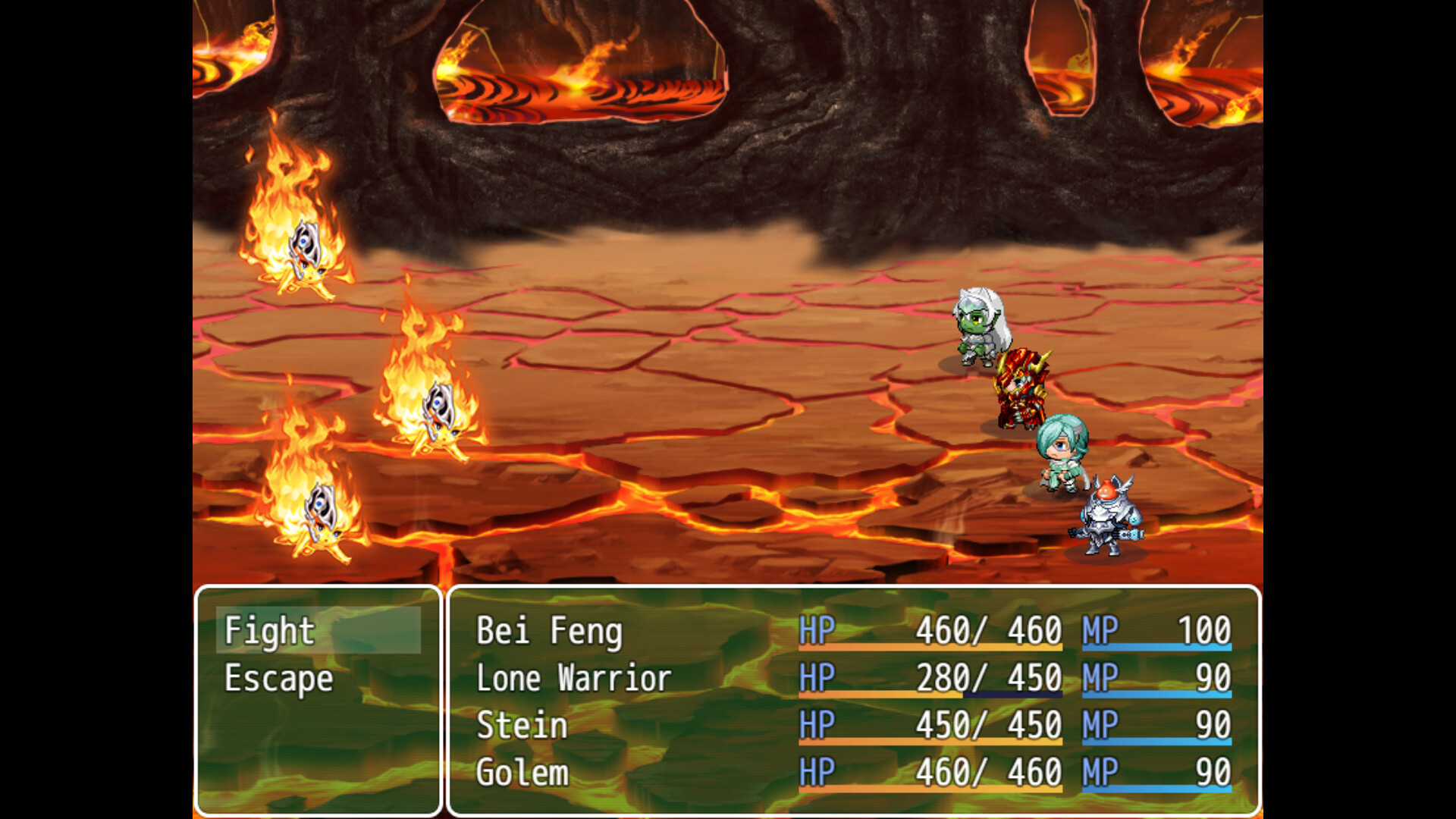Click the highlighted Fight selection box
Image resolution: width=1456 pixels, height=819 pixels.
point(318,629)
